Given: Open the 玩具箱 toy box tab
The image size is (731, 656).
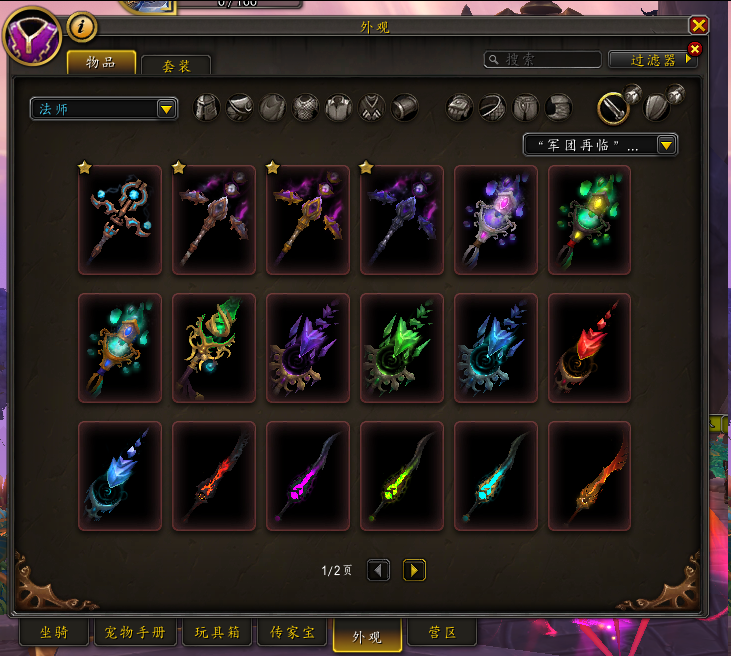Looking at the screenshot, I should [x=217, y=633].
